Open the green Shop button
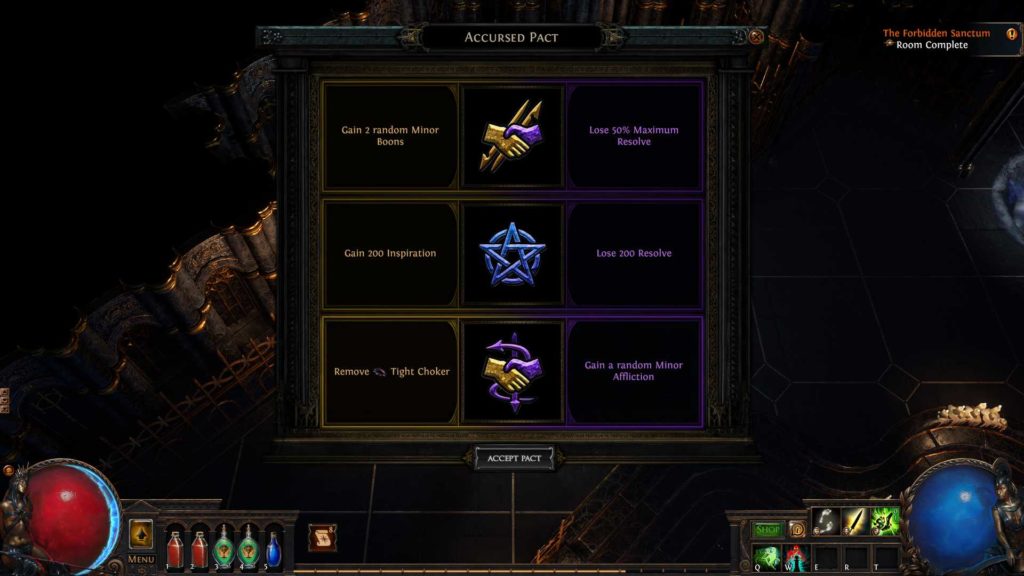The height and width of the screenshot is (576, 1024). (x=768, y=529)
